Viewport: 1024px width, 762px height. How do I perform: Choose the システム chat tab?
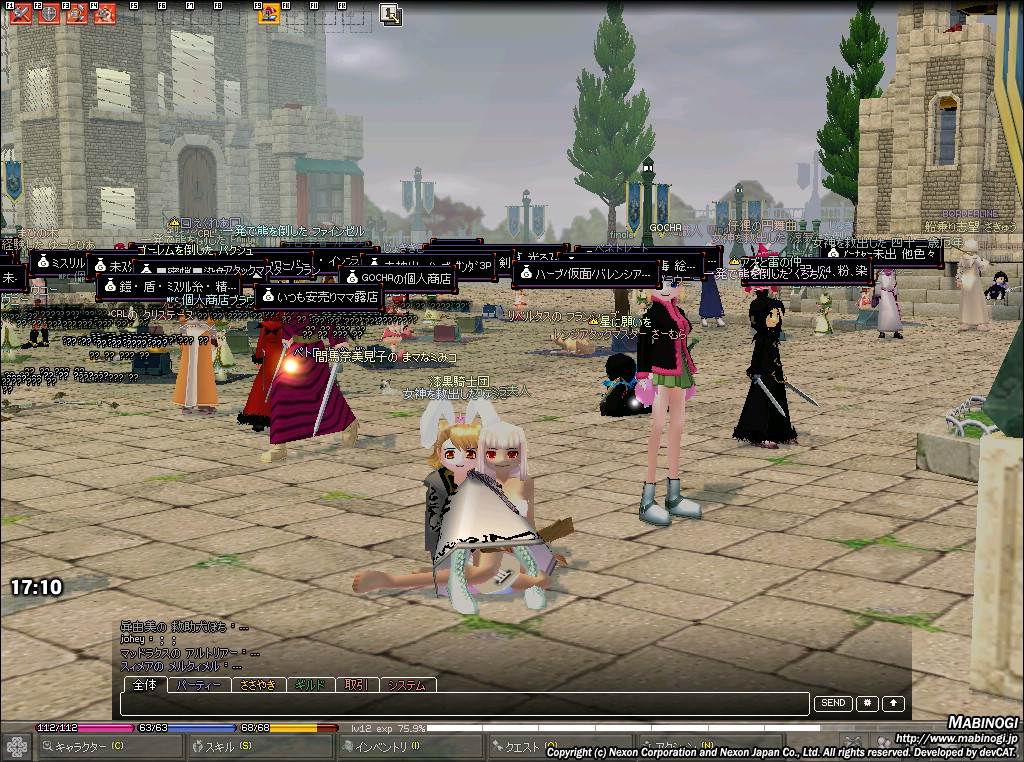pyautogui.click(x=407, y=685)
